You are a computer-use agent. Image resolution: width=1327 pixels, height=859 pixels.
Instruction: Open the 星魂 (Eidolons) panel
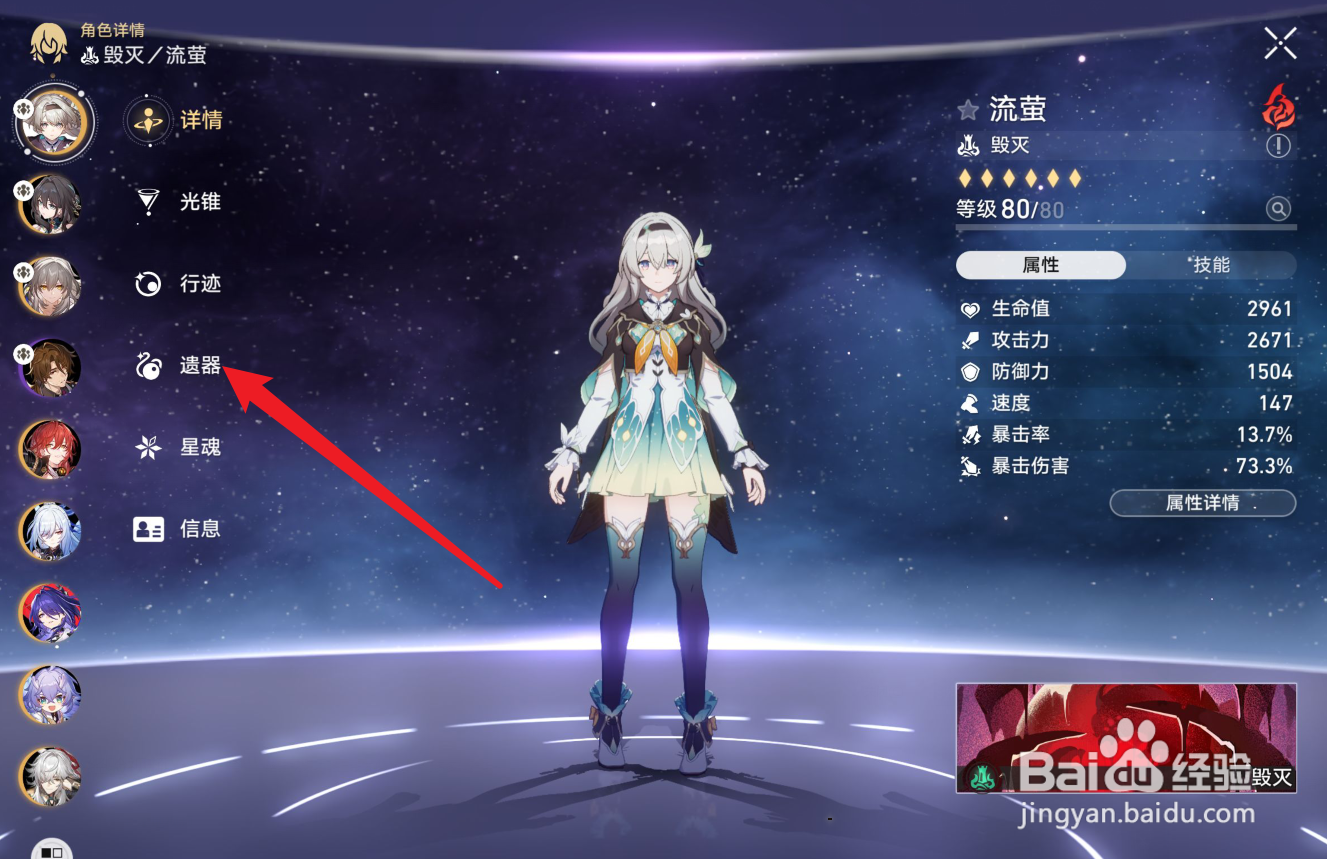coord(200,447)
